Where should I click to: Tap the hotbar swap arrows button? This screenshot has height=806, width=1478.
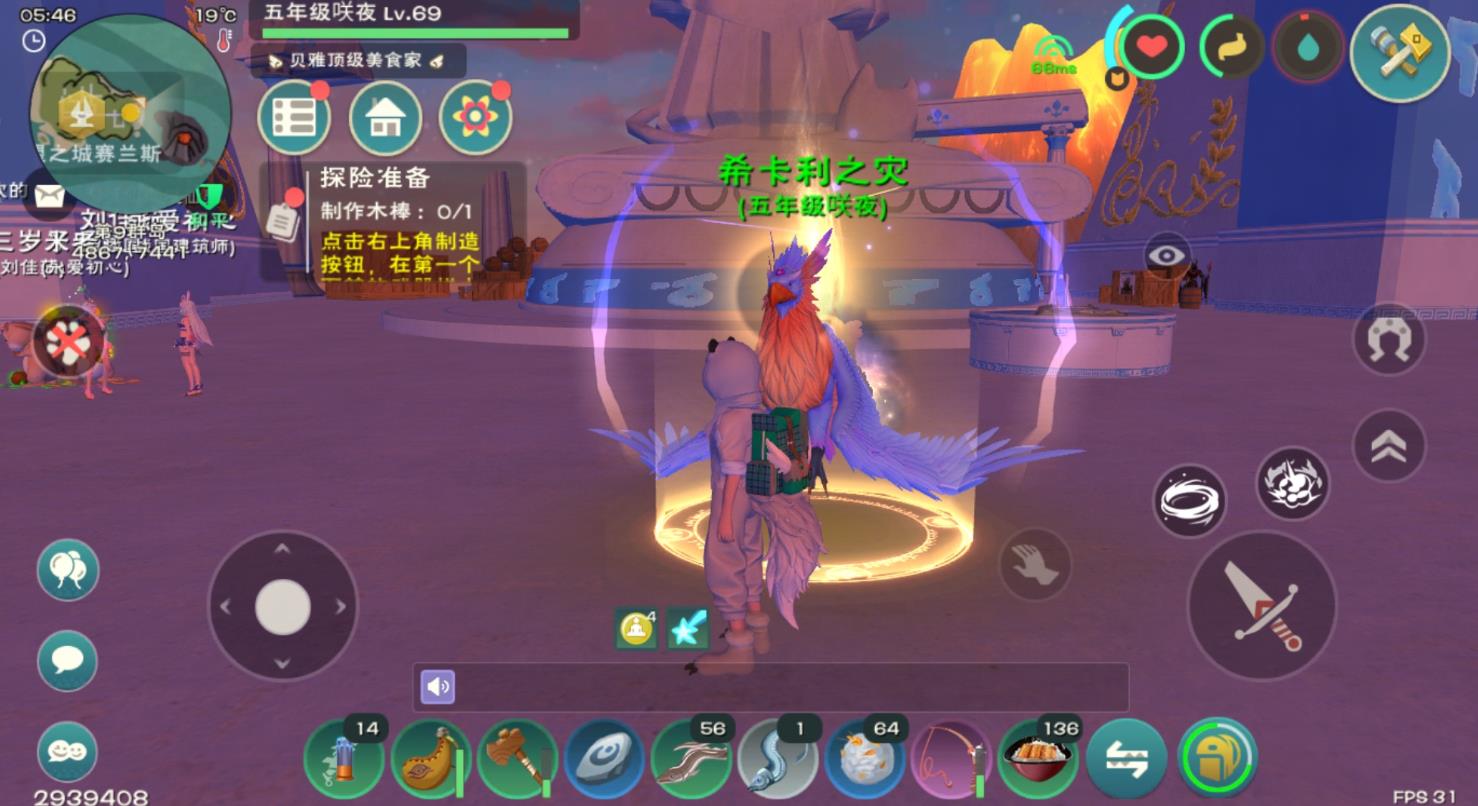(x=1126, y=759)
